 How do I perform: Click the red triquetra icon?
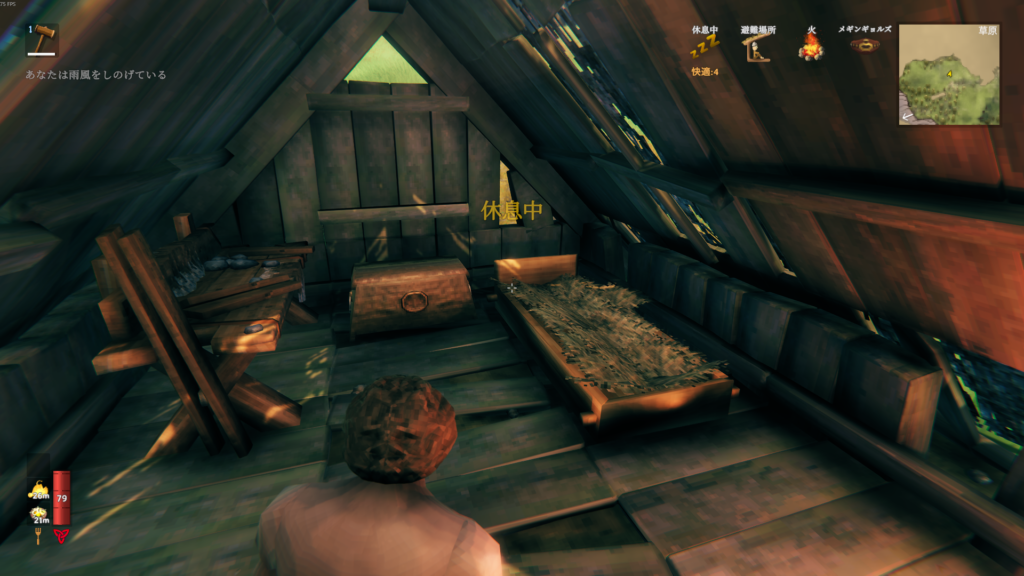point(62,535)
